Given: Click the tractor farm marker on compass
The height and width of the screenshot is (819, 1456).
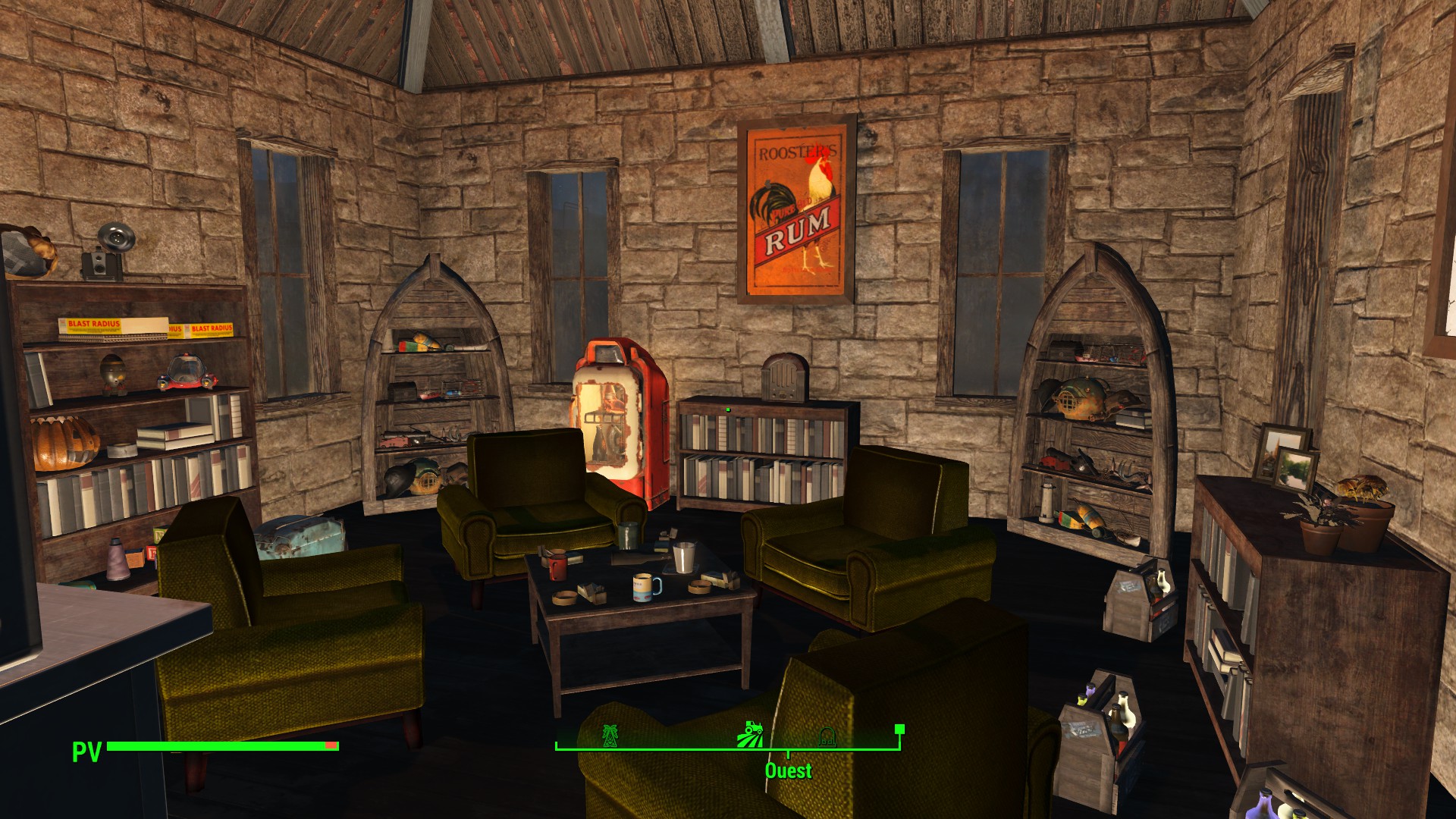Looking at the screenshot, I should pos(750,733).
